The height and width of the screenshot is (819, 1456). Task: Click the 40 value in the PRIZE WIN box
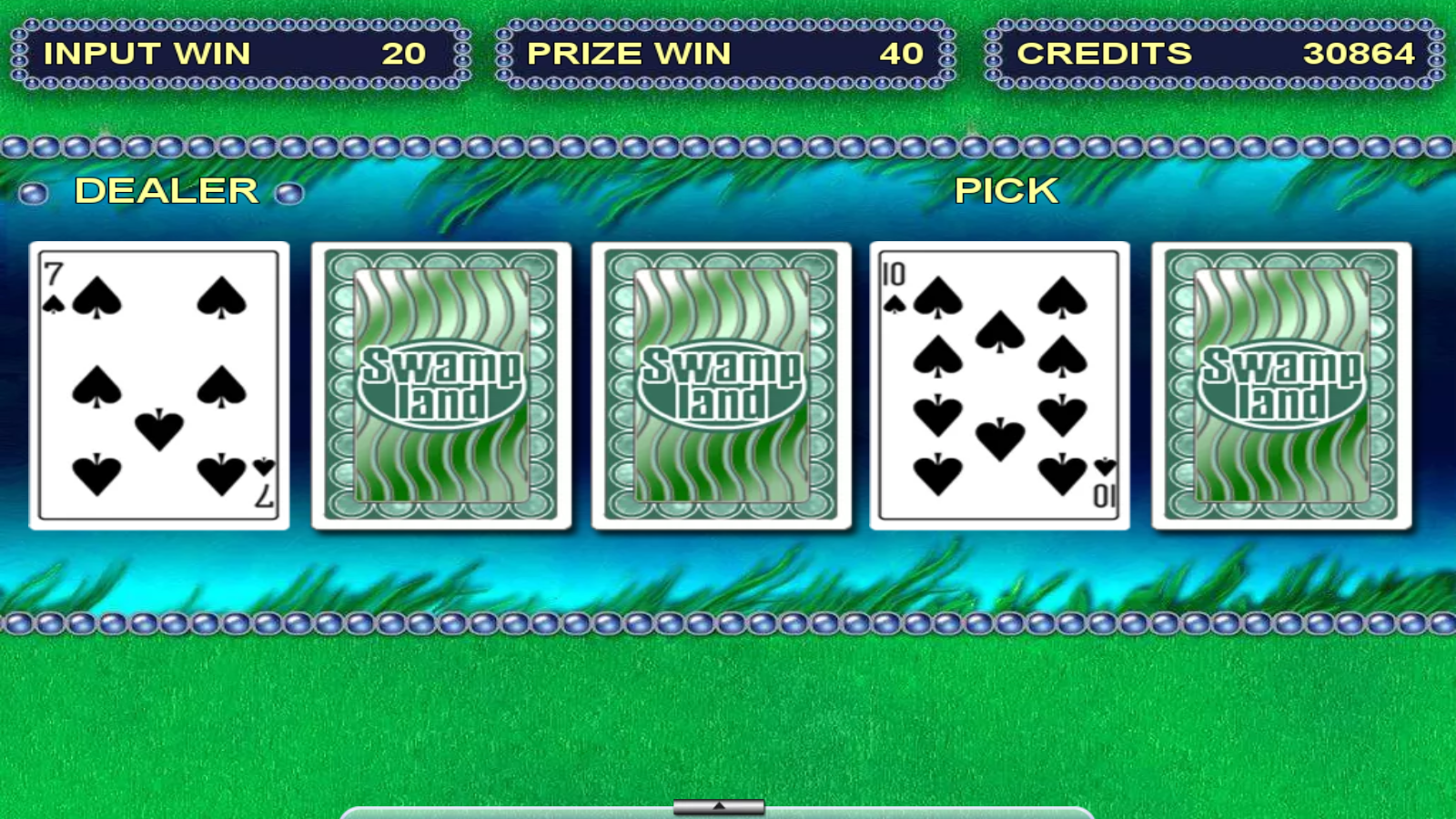901,55
